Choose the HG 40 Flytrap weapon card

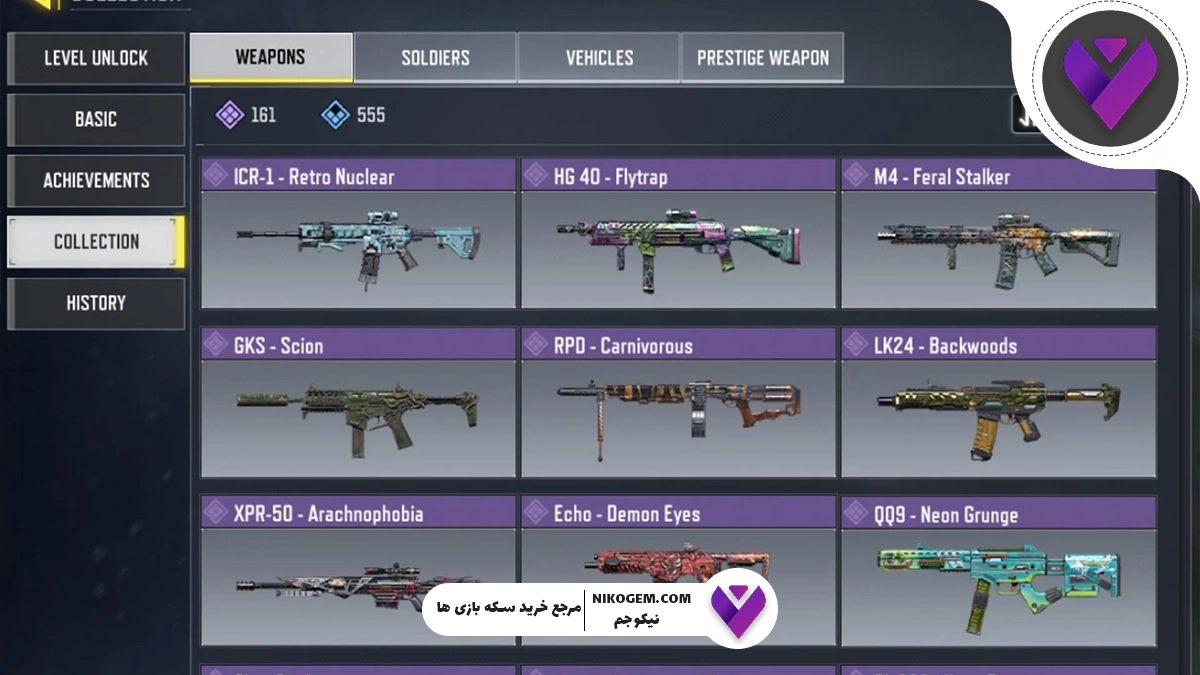(678, 235)
